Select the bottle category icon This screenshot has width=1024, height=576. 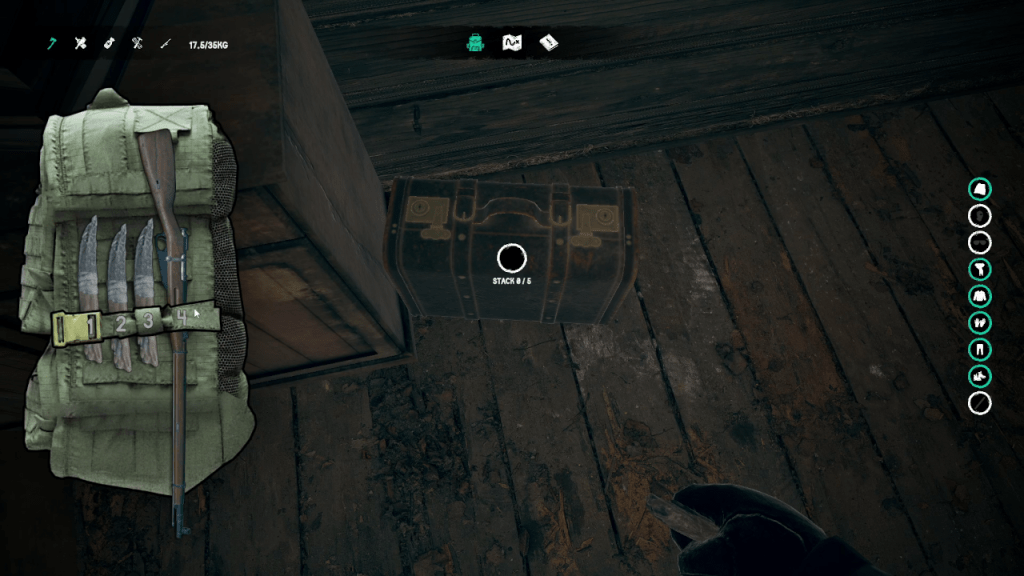(109, 44)
